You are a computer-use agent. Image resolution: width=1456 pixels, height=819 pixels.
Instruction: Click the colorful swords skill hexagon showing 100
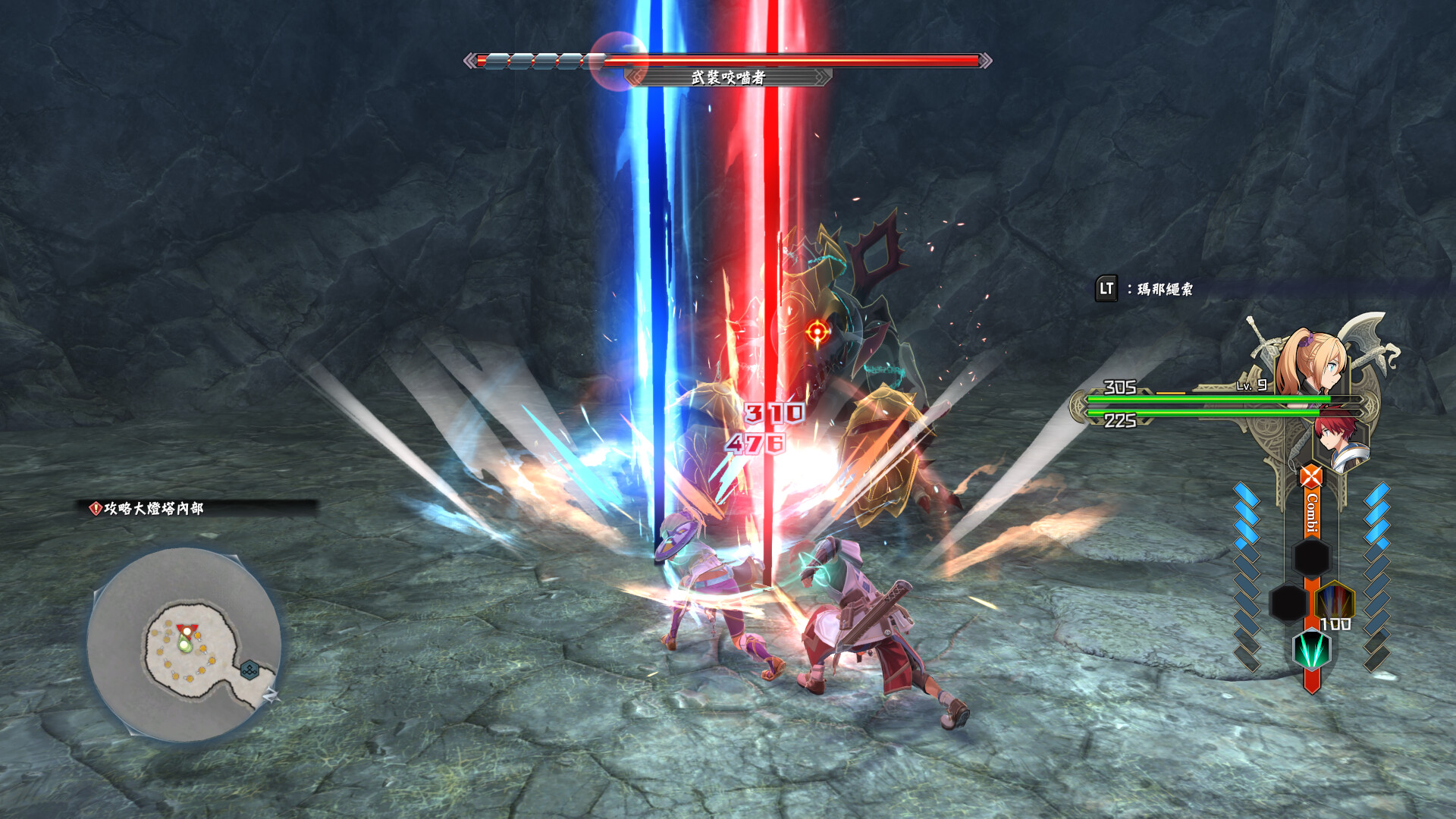click(1335, 600)
